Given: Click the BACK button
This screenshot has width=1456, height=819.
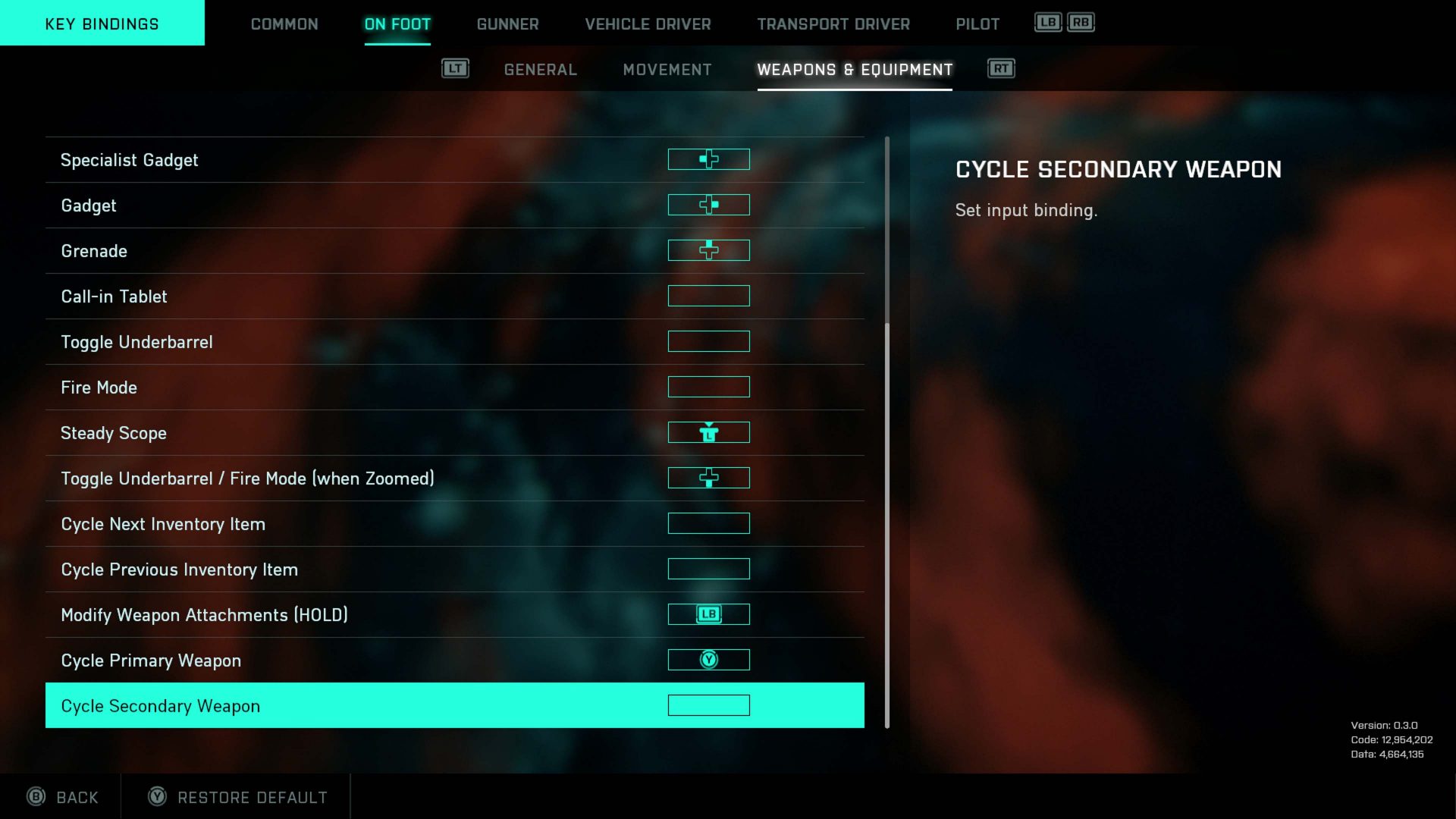Looking at the screenshot, I should [64, 797].
